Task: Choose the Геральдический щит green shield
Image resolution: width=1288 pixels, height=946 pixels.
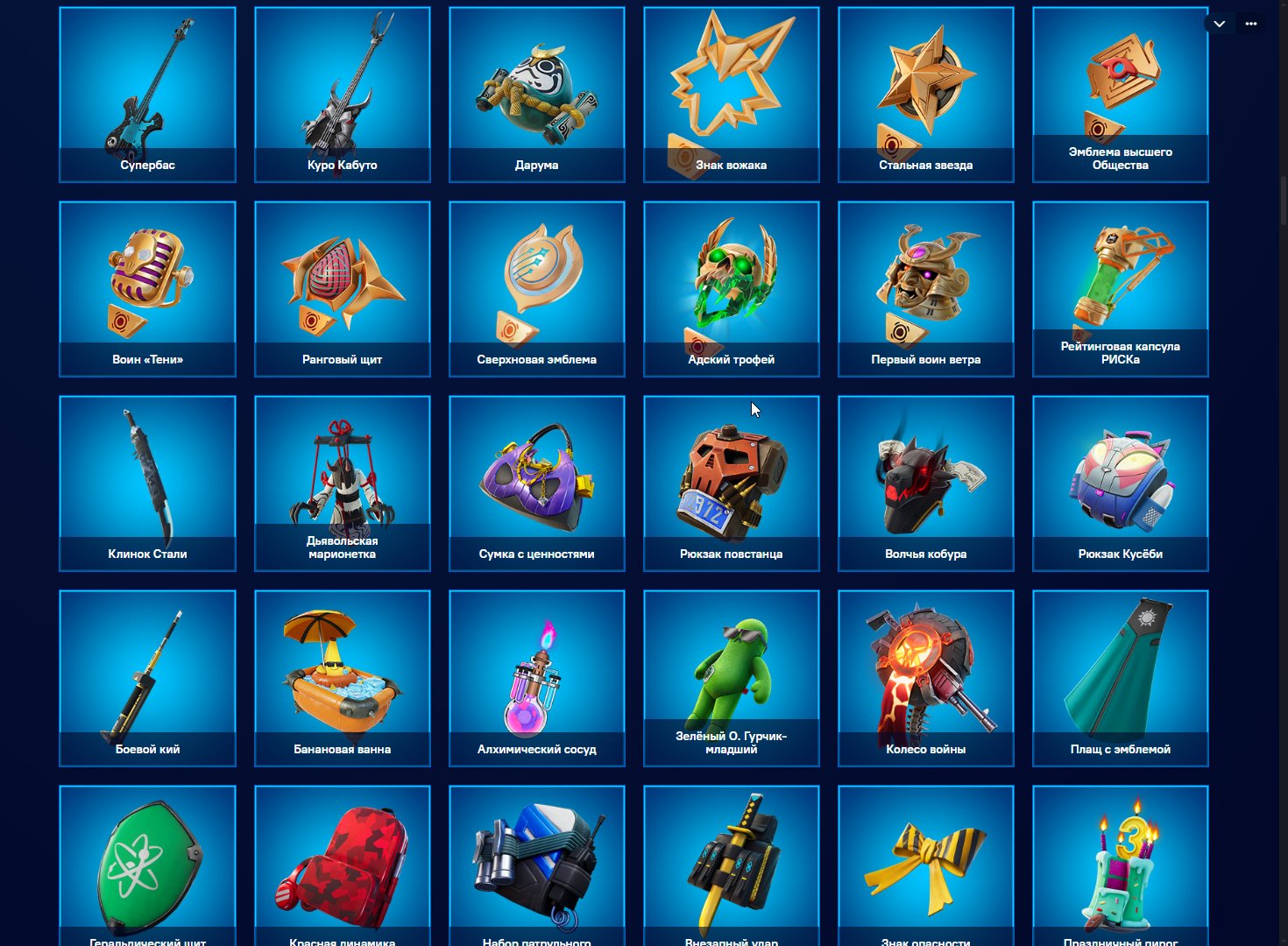Action: [x=147, y=863]
